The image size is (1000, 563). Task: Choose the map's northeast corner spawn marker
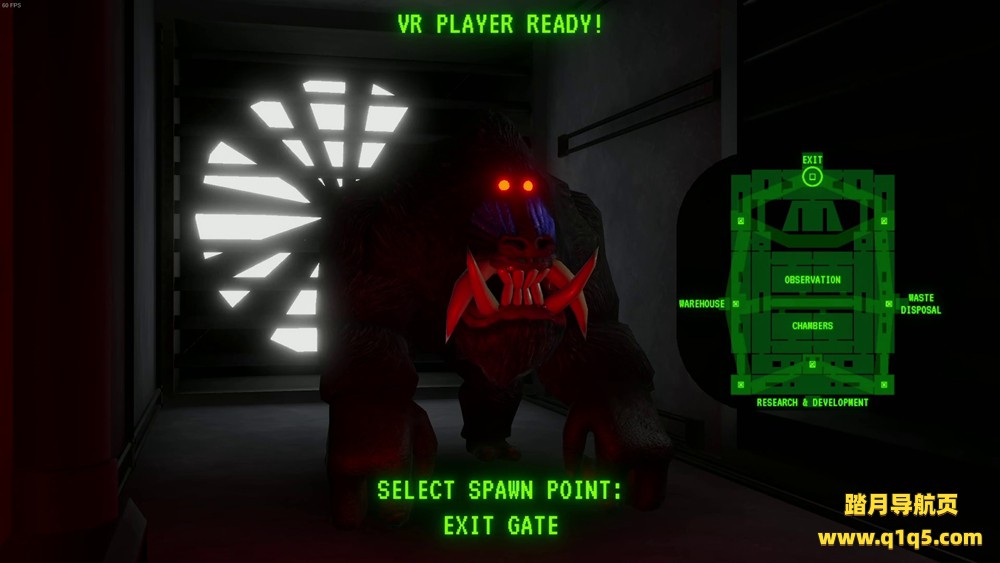[884, 220]
